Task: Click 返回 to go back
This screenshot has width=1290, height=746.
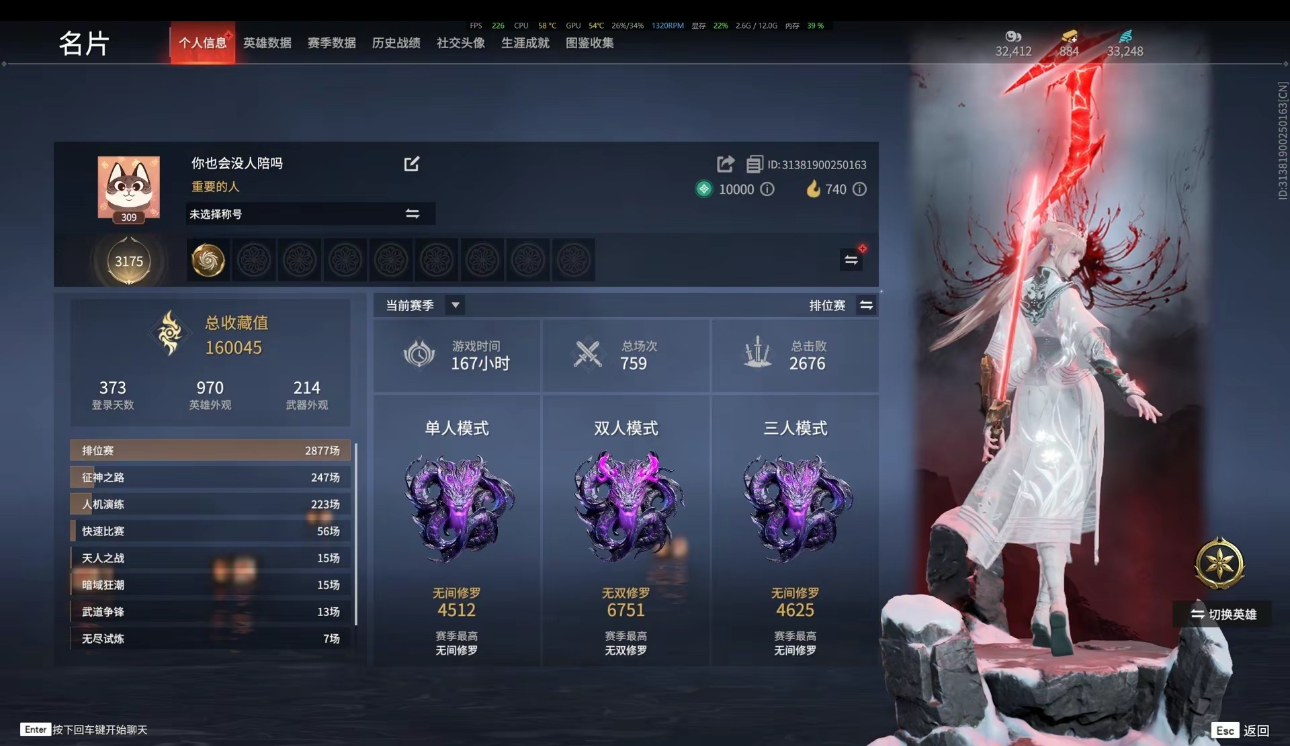Action: pyautogui.click(x=1258, y=732)
